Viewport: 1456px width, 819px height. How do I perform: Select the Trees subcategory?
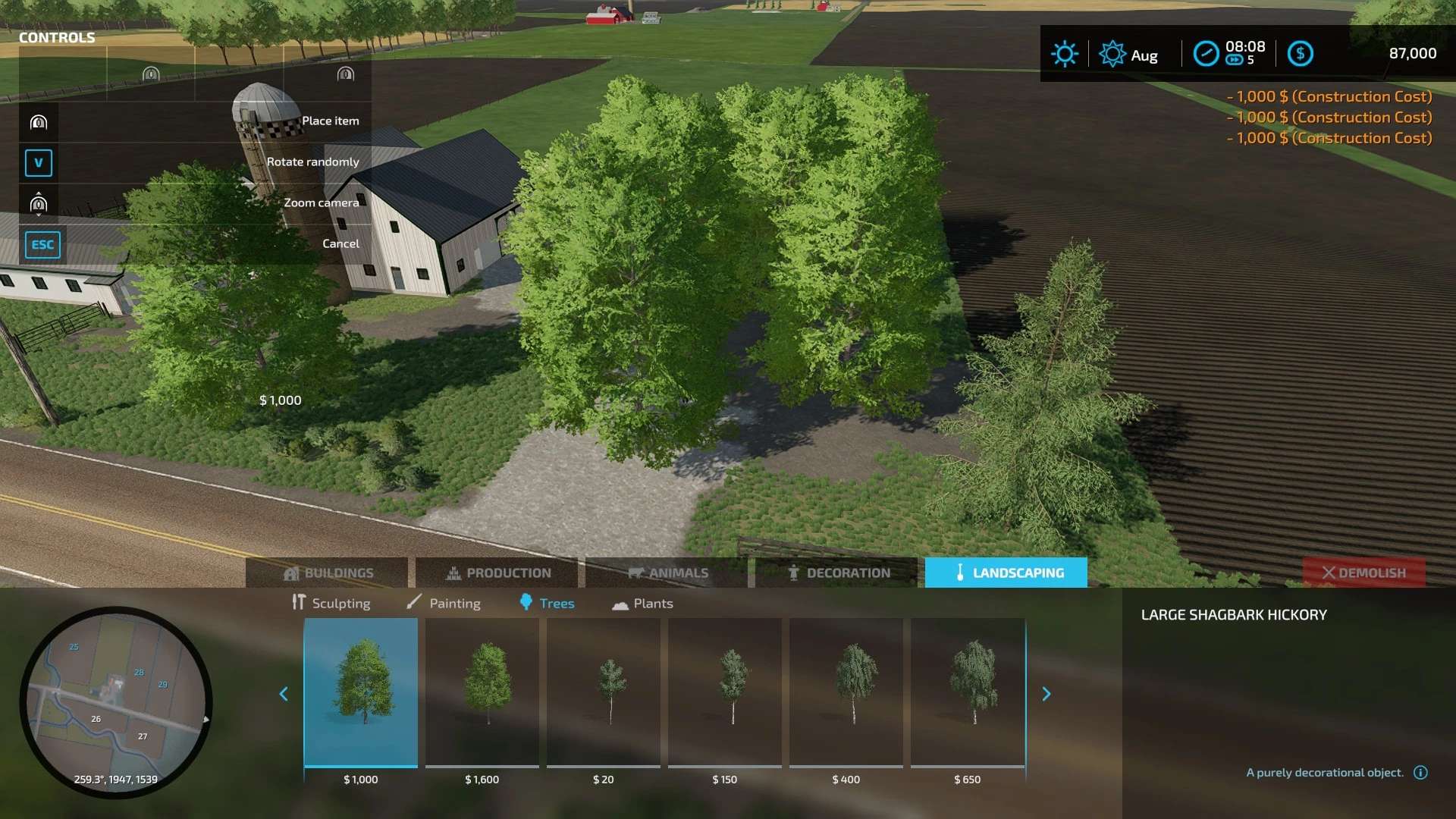pos(547,603)
